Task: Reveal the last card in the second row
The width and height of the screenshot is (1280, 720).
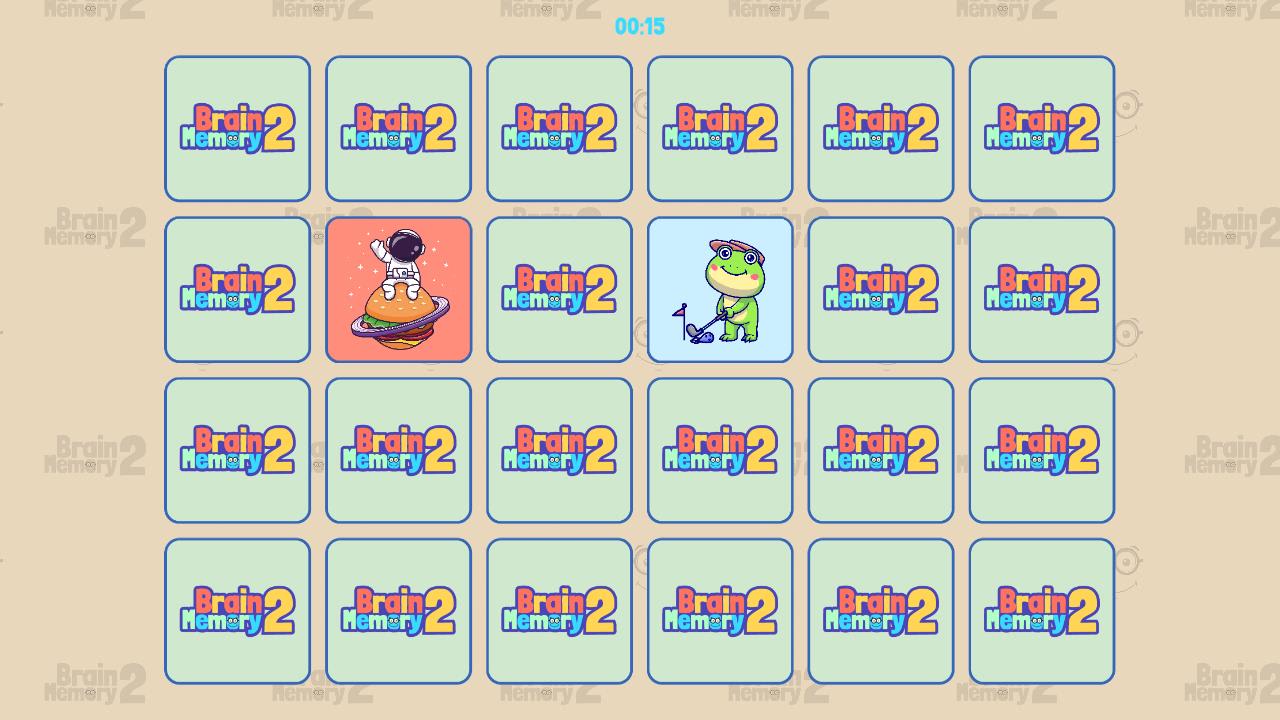Action: pyautogui.click(x=1041, y=289)
